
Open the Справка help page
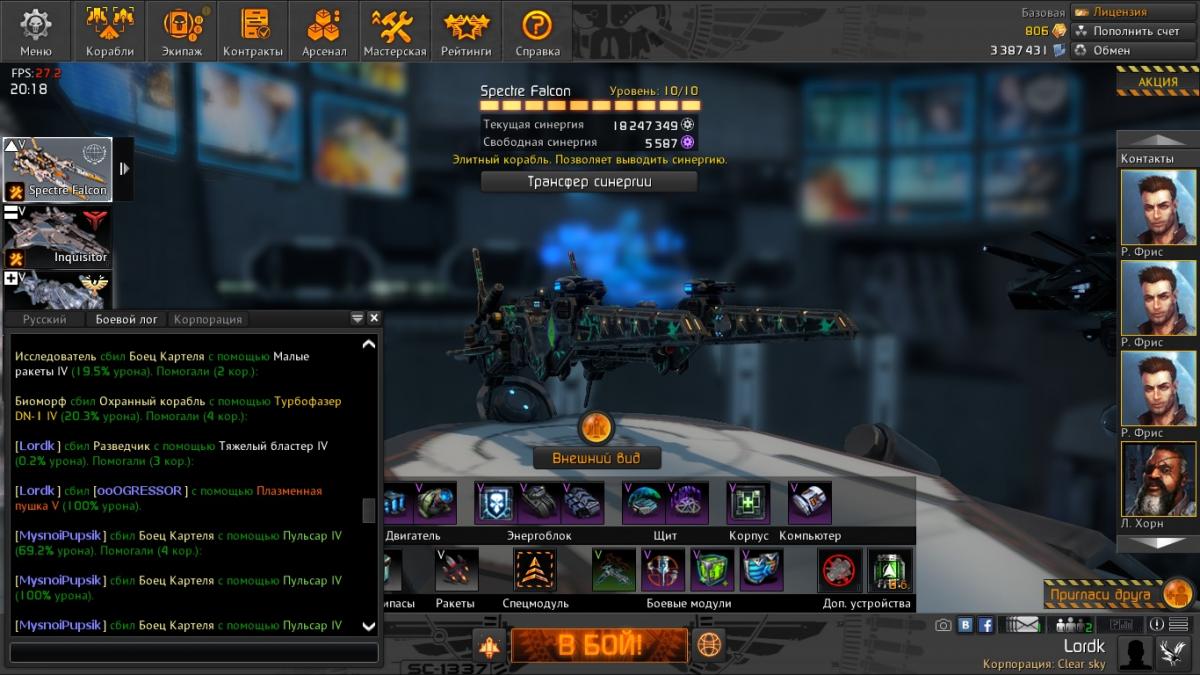coord(538,31)
